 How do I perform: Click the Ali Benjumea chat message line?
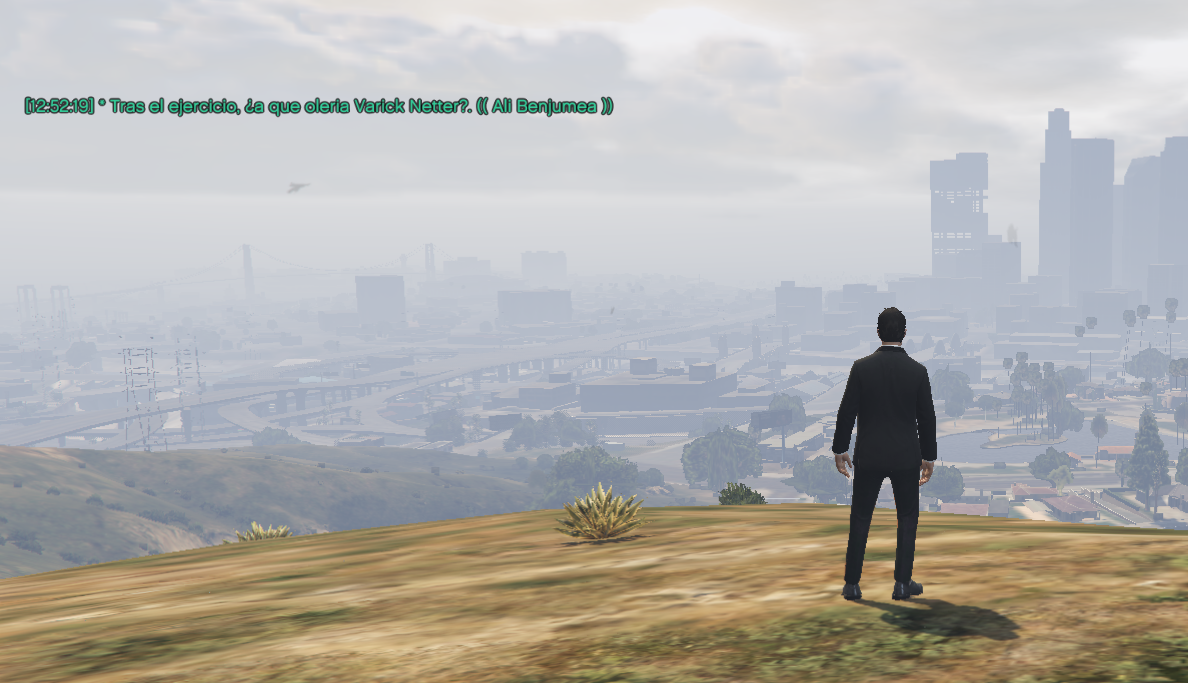click(318, 106)
